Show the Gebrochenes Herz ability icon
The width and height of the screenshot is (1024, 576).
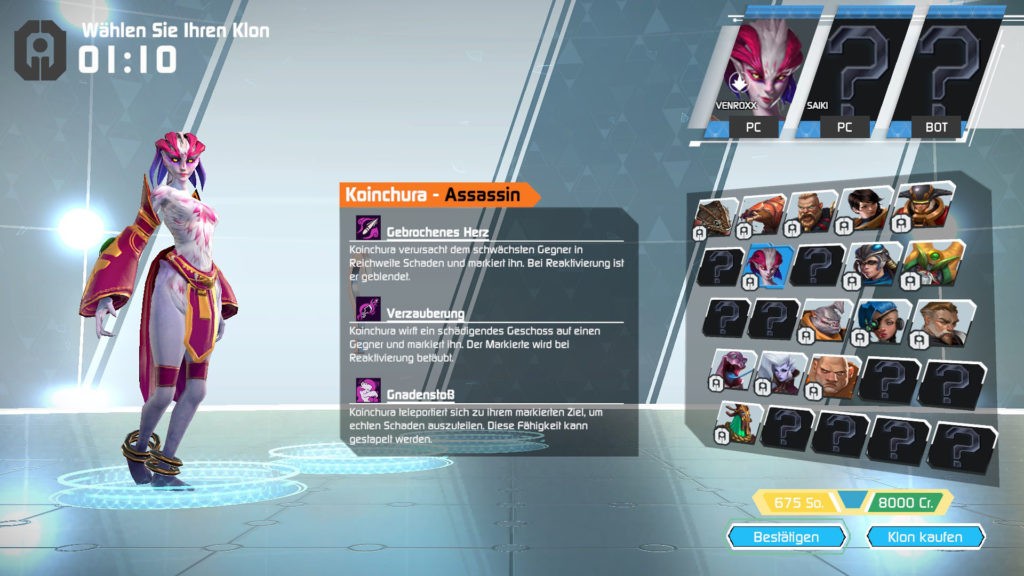click(368, 226)
